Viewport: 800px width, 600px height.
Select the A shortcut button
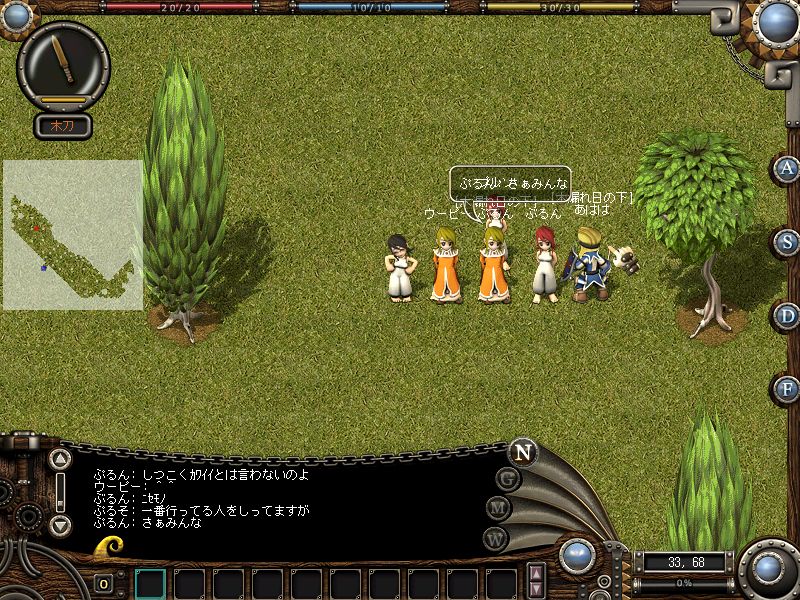click(787, 169)
